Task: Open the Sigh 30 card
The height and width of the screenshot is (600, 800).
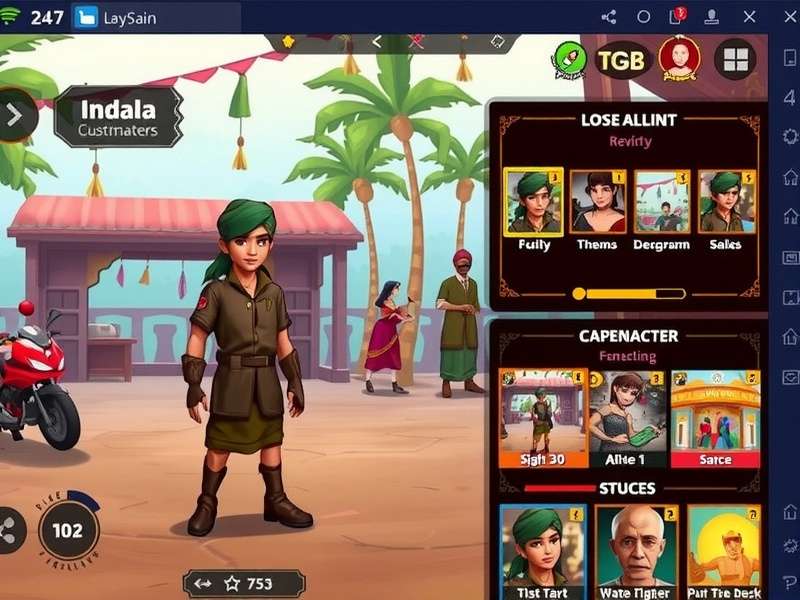Action: (x=542, y=419)
